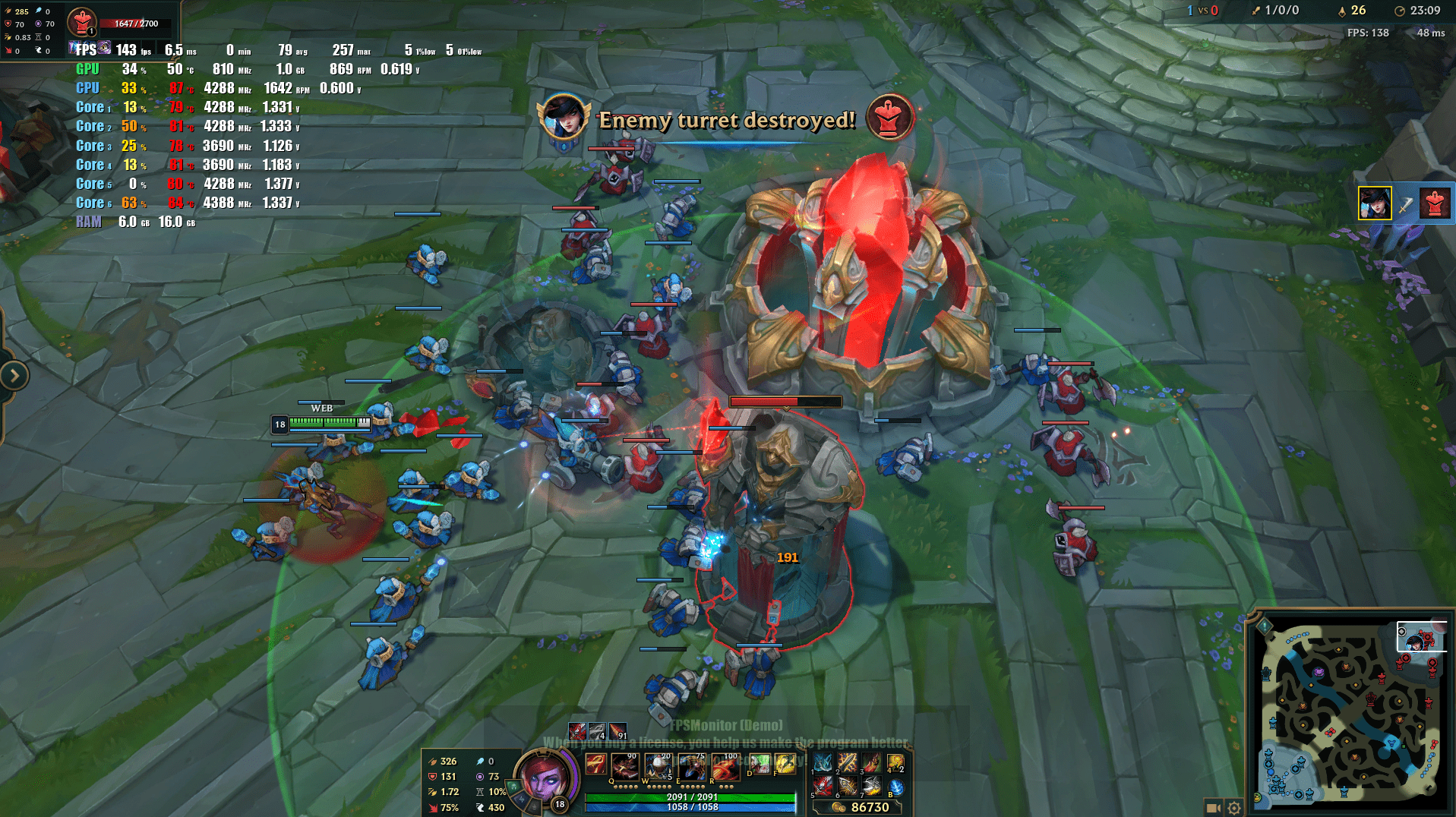Choose the item in inventory slot 7
Viewport: 1456px width, 817px height.
tap(872, 787)
